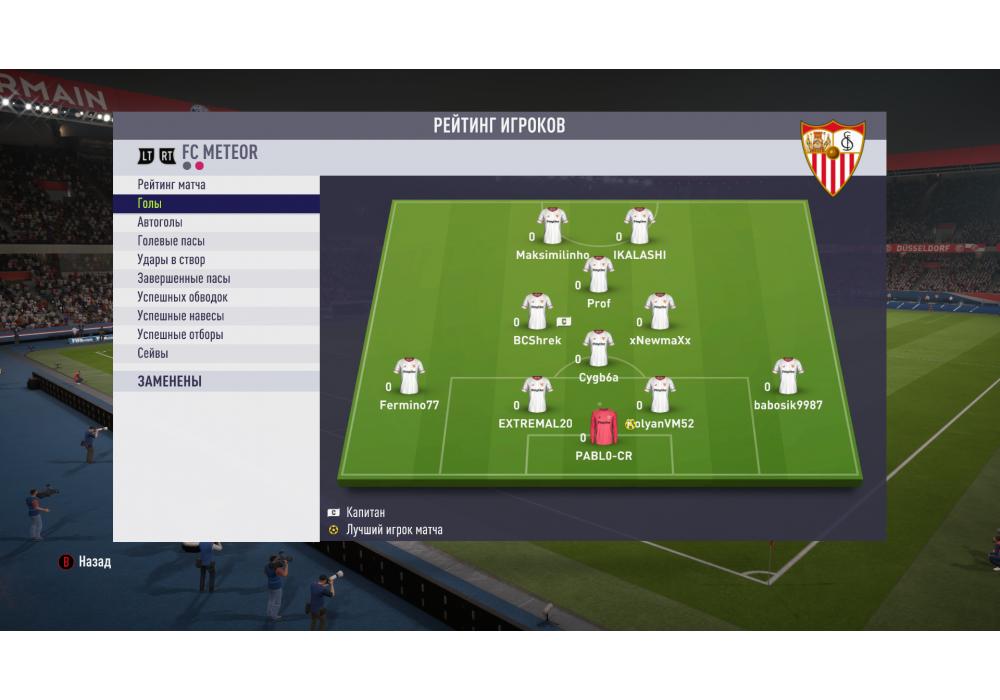Select goalkeeper PABLO-CR on the pitch
The height and width of the screenshot is (700, 1000).
tap(604, 427)
